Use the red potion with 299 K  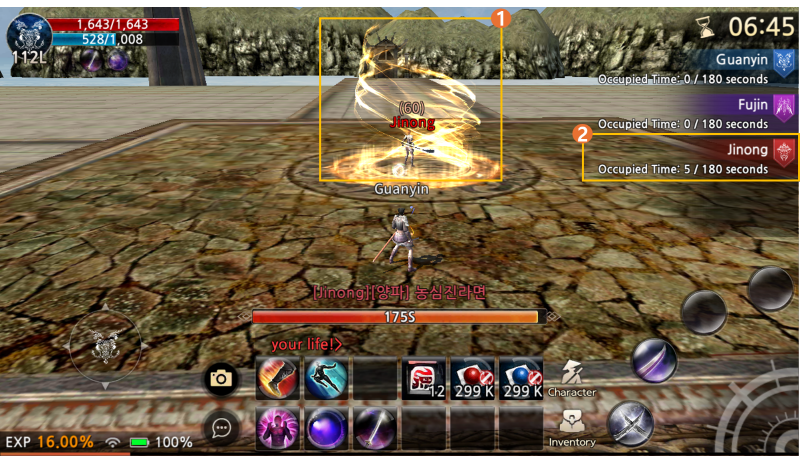(x=472, y=379)
